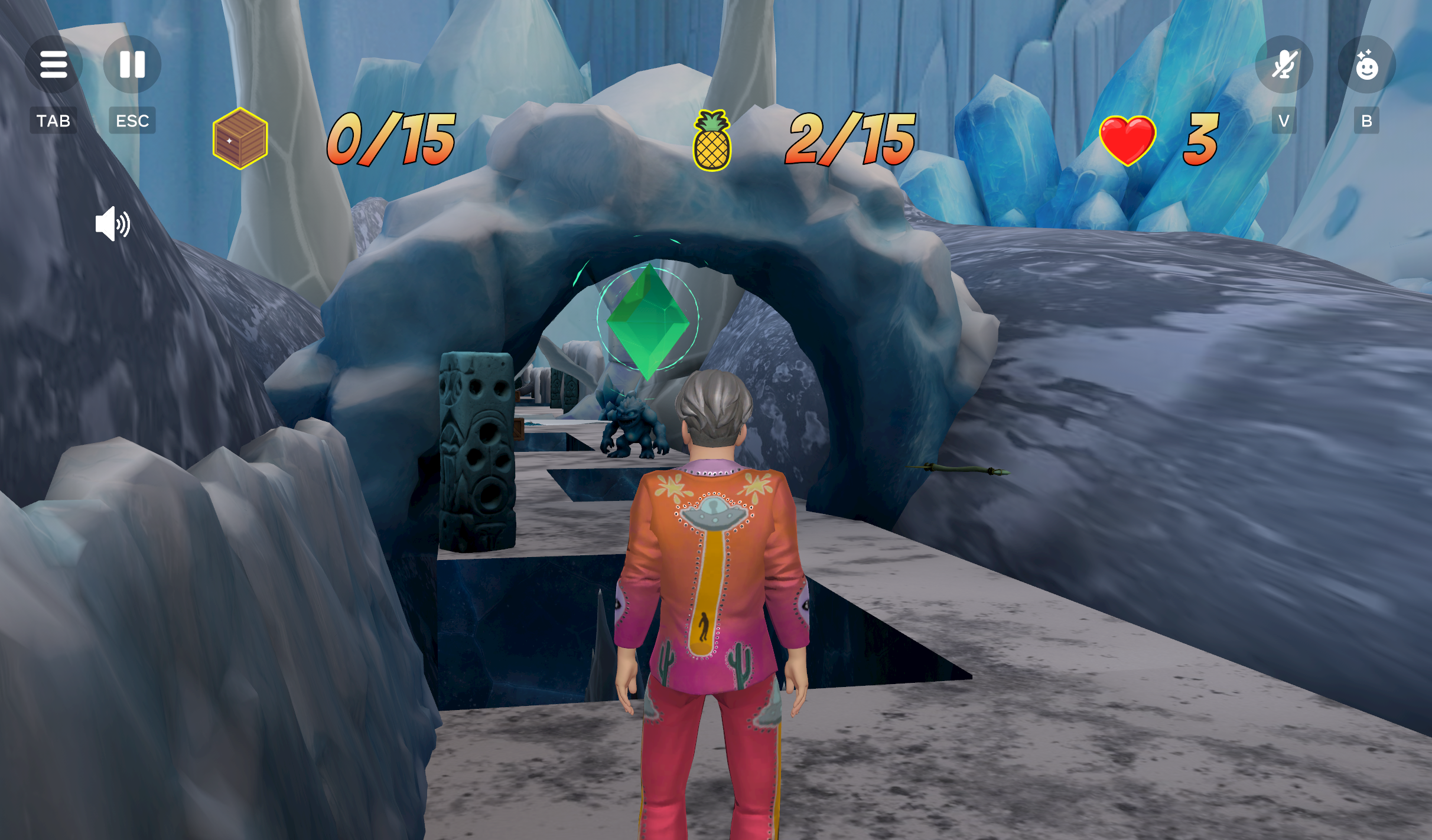1432x840 pixels.
Task: Open the hamburger menu
Action: pyautogui.click(x=54, y=64)
